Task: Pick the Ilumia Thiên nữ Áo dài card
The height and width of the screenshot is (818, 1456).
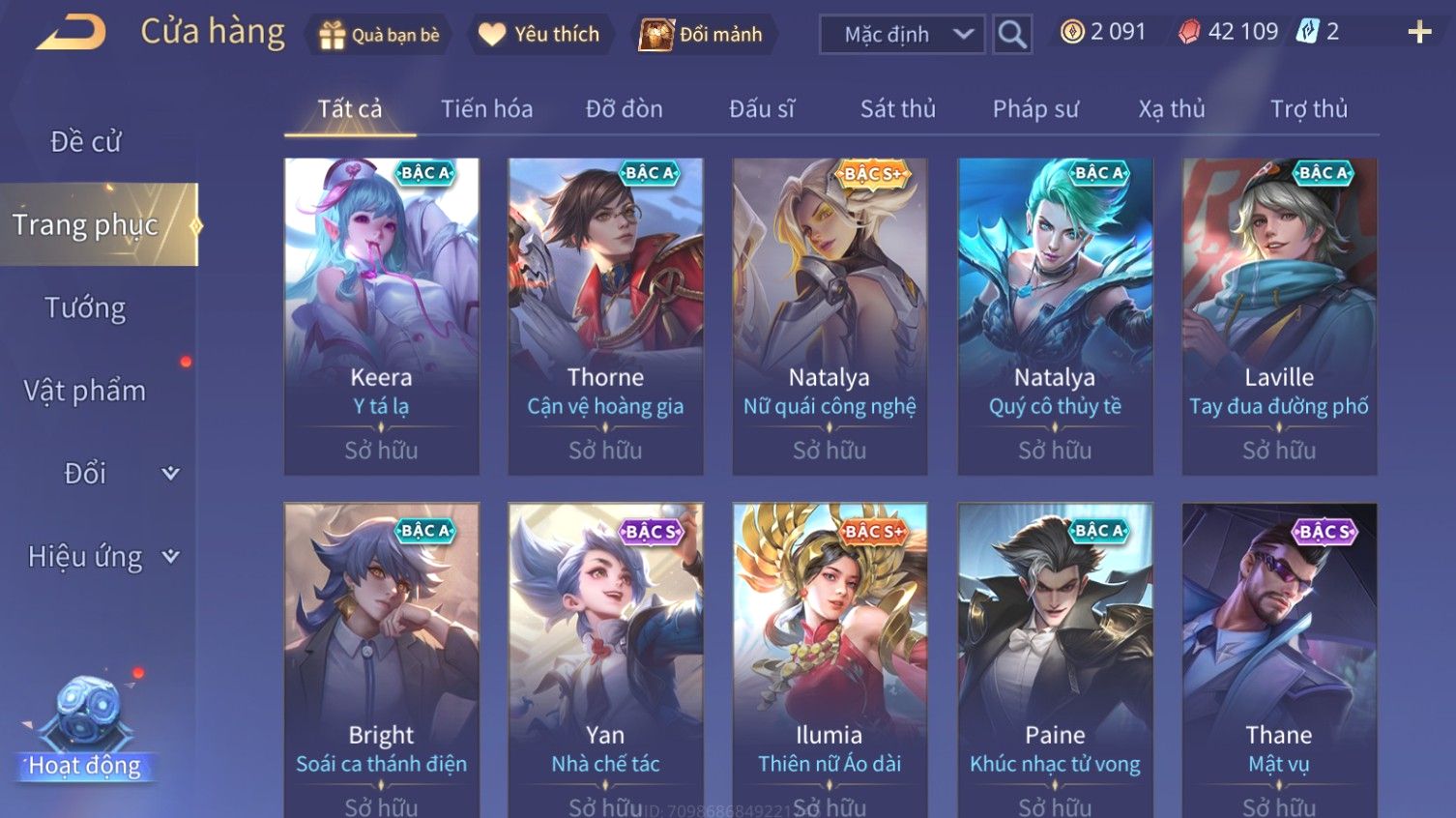Action: click(x=830, y=659)
